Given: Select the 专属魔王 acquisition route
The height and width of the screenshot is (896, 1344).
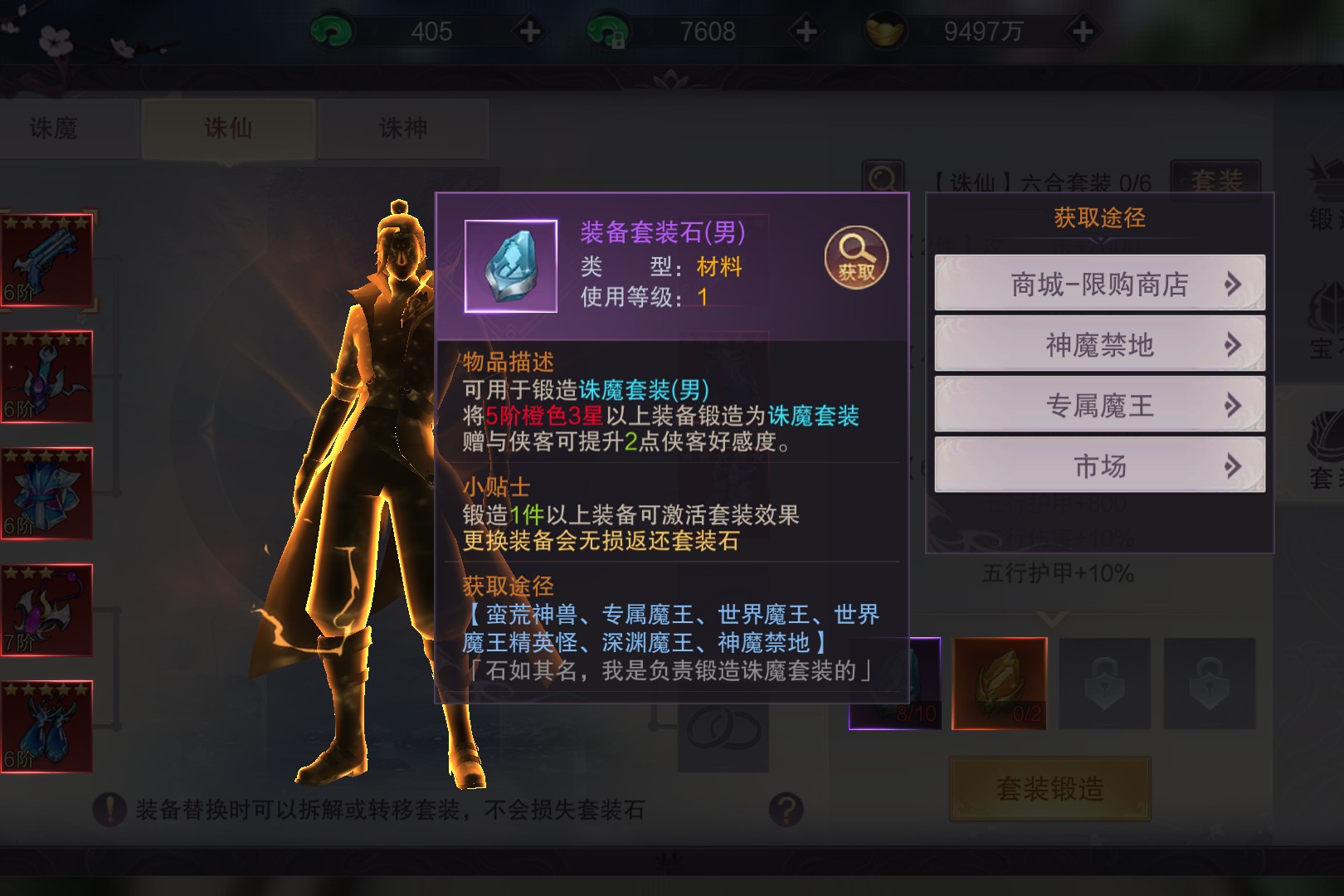Looking at the screenshot, I should tap(1099, 405).
